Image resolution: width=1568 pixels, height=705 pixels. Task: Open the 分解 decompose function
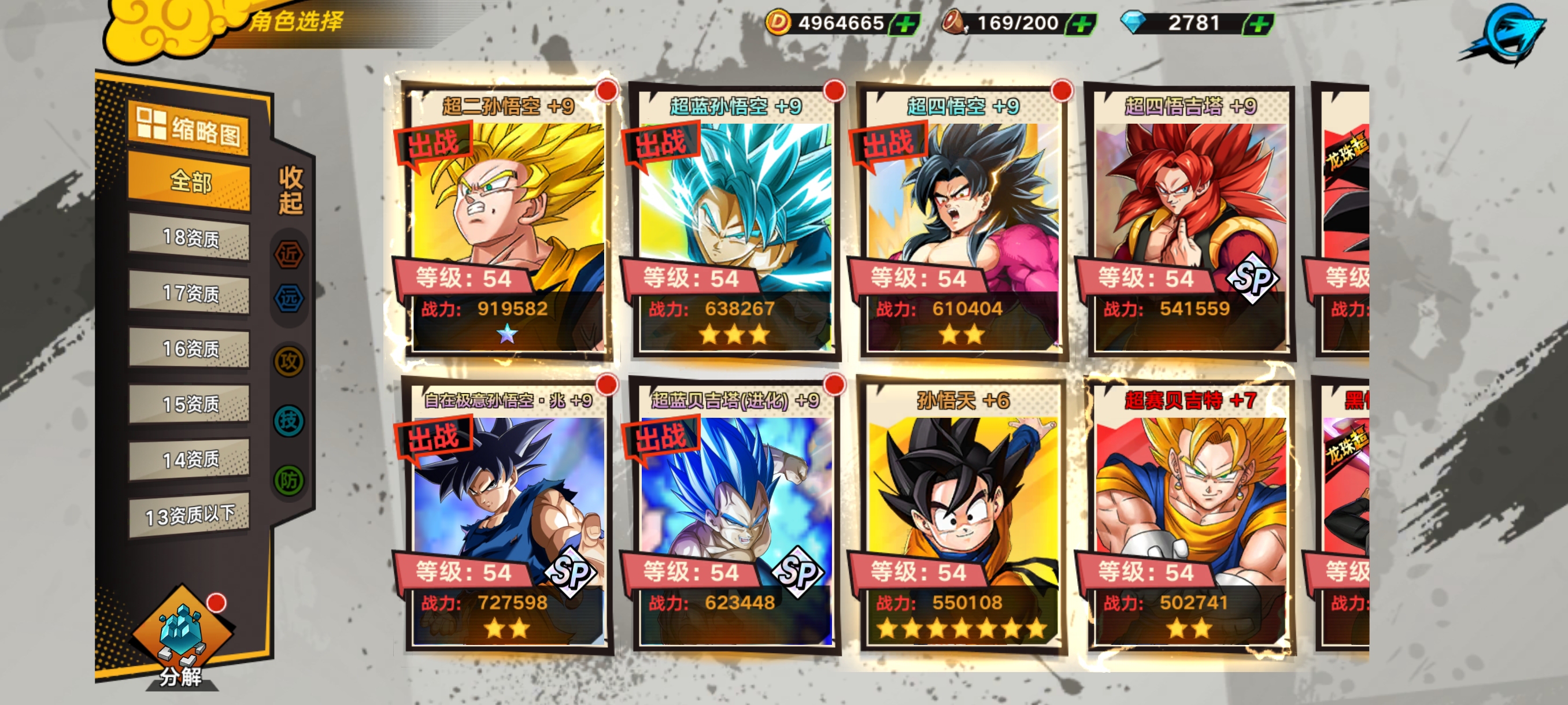(181, 639)
